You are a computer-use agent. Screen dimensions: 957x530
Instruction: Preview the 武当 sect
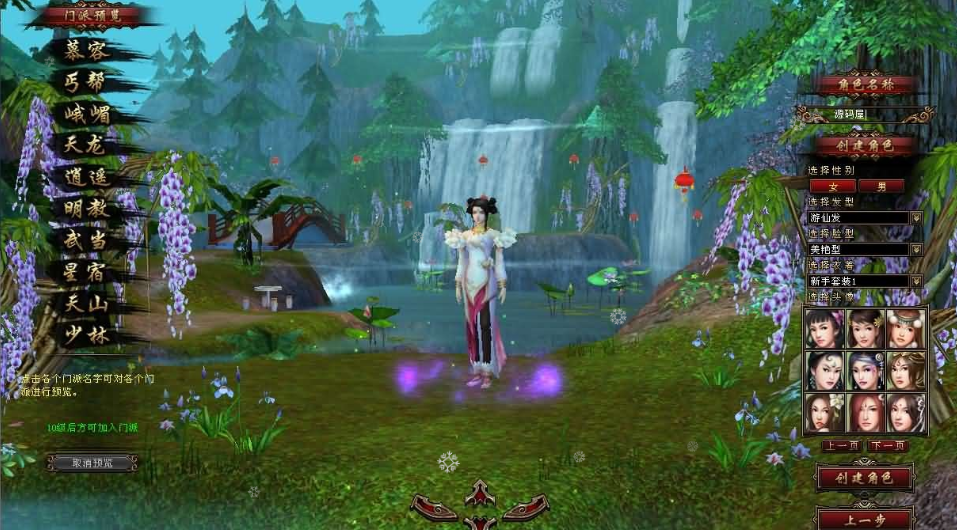[x=84, y=240]
